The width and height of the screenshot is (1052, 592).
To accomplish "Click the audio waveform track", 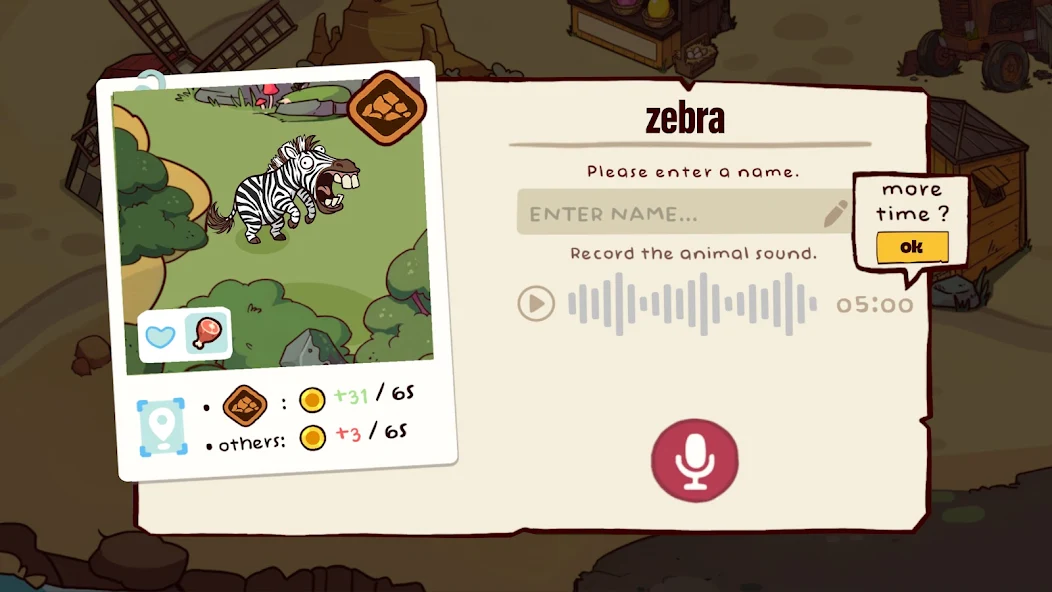I will point(692,303).
